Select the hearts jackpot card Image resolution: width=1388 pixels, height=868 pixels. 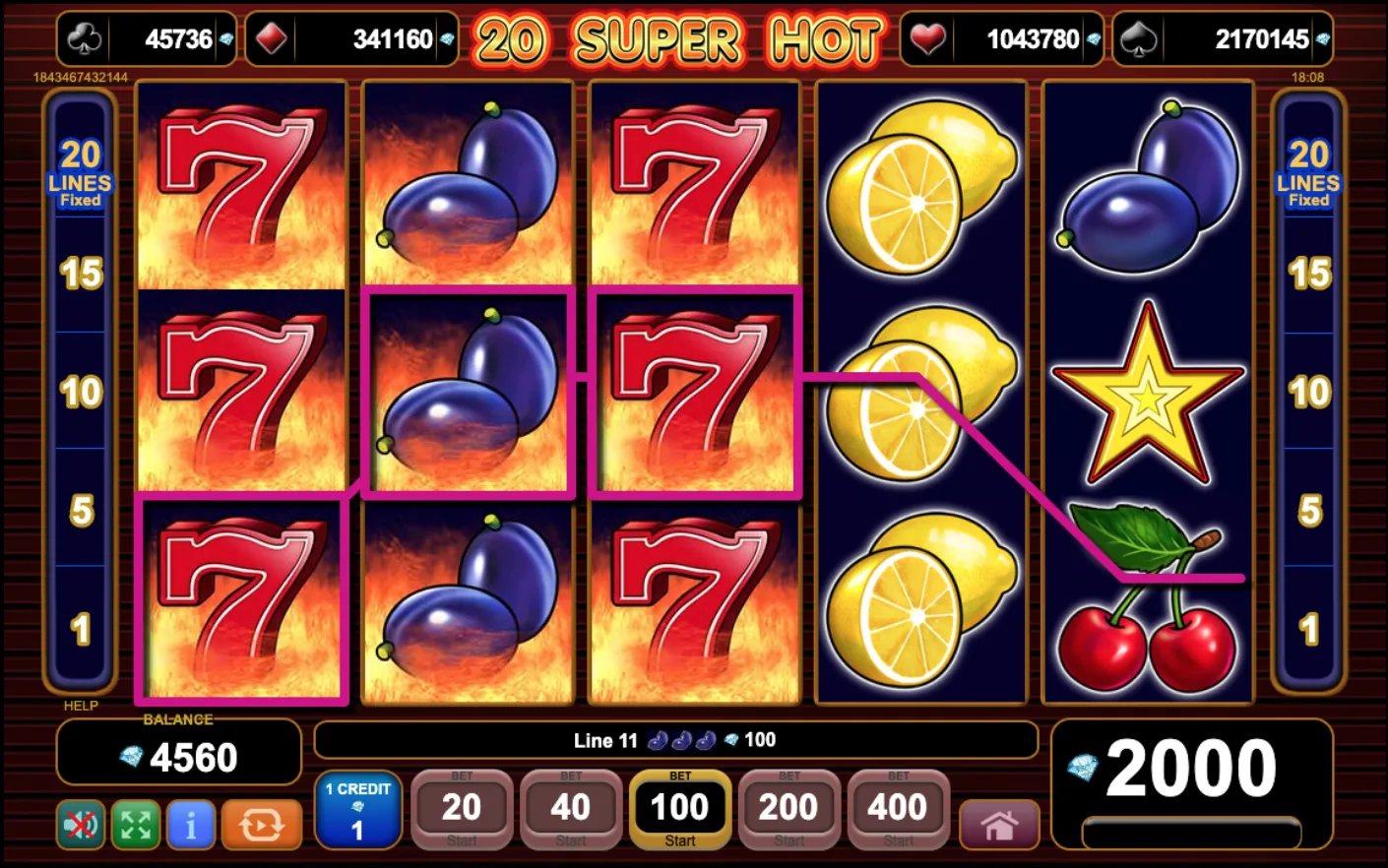point(1002,39)
